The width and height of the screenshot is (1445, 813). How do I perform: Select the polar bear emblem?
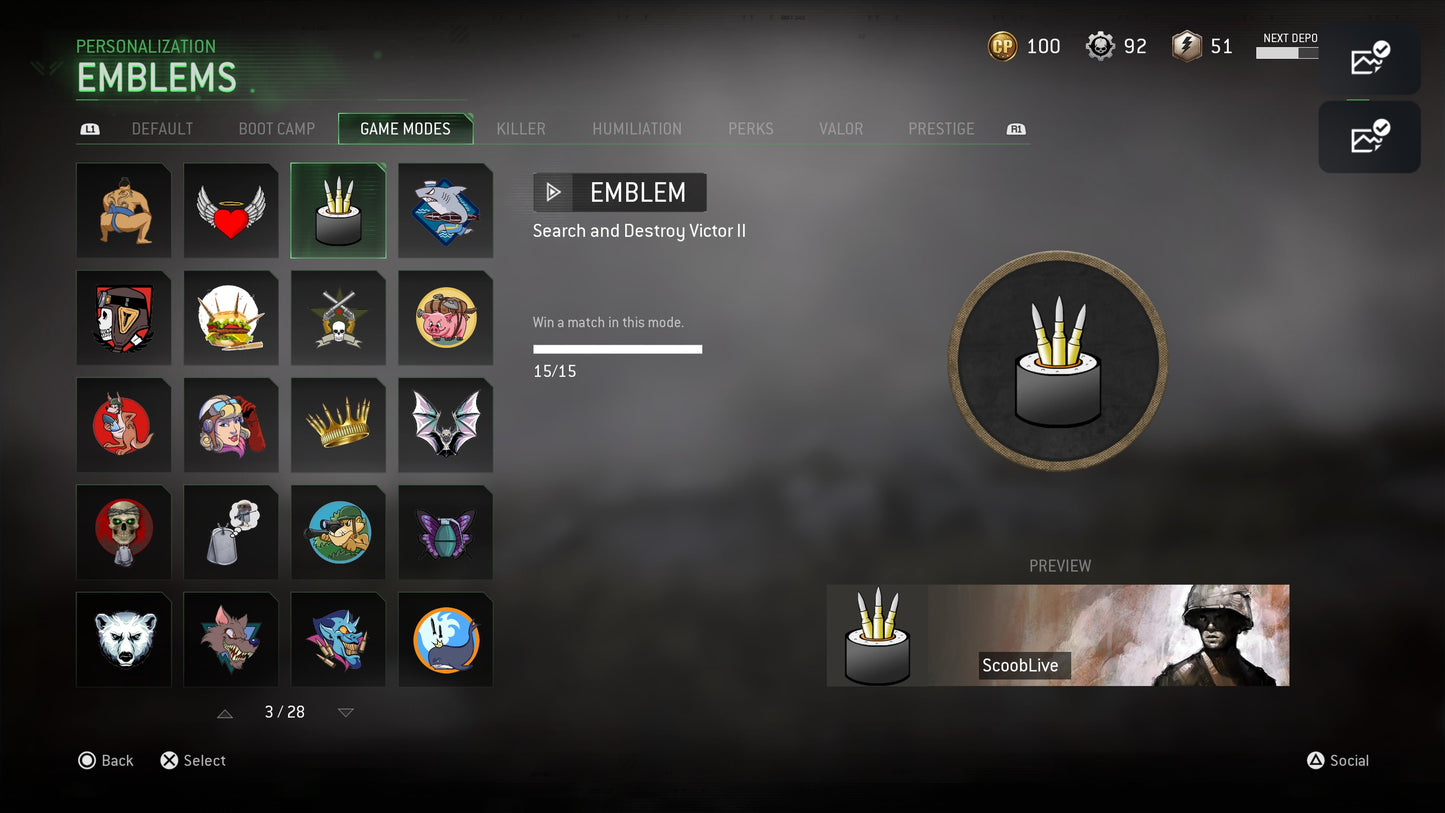point(123,638)
